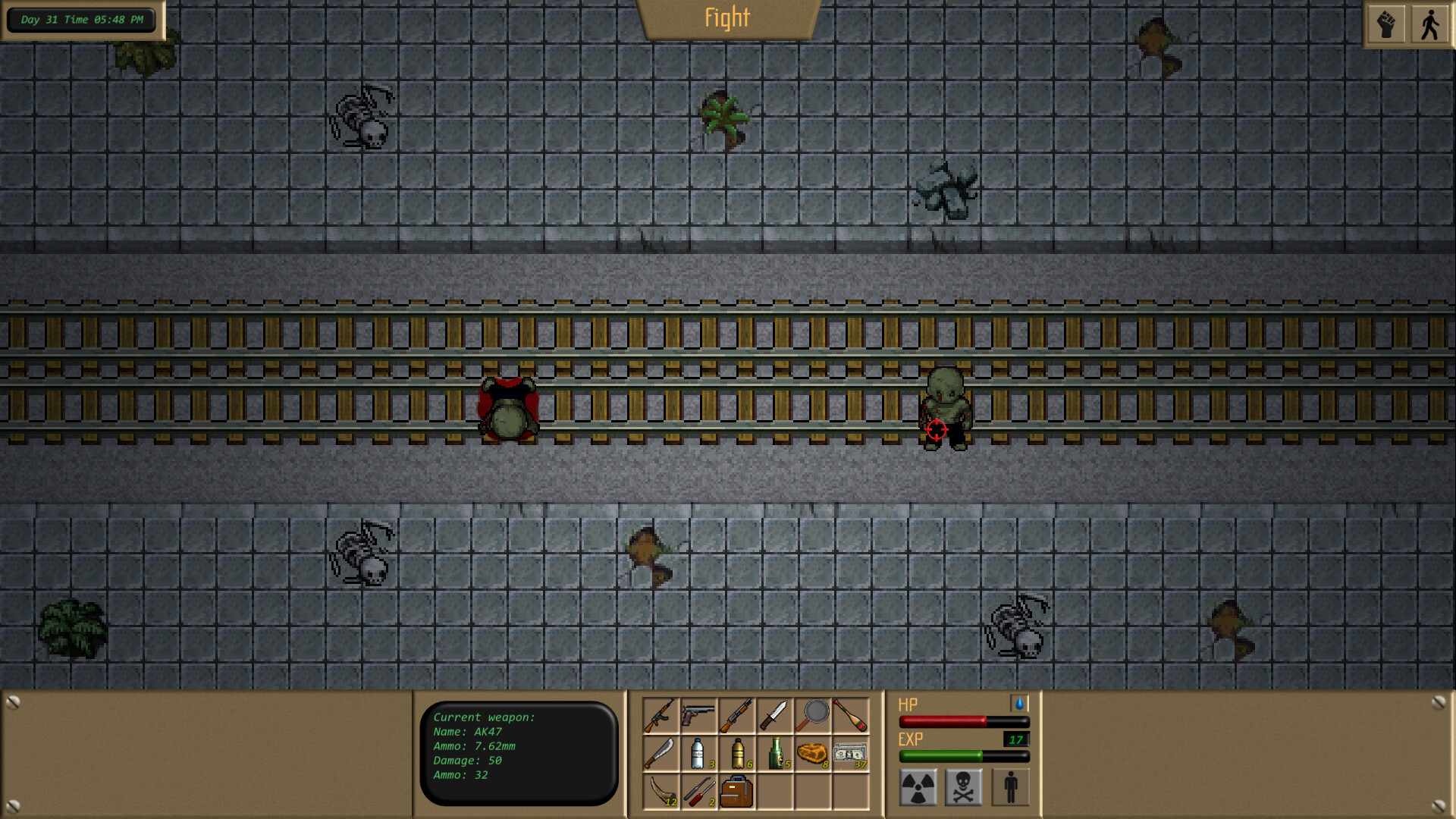The width and height of the screenshot is (1456, 819).
Task: Pick the combat knife item
Action: tap(774, 715)
